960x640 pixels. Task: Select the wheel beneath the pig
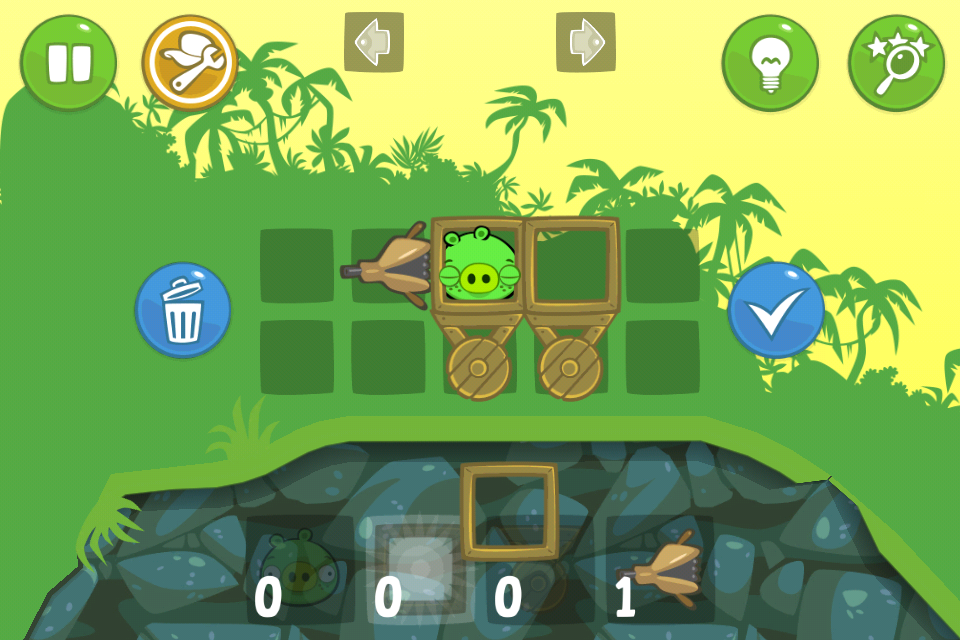tap(479, 367)
